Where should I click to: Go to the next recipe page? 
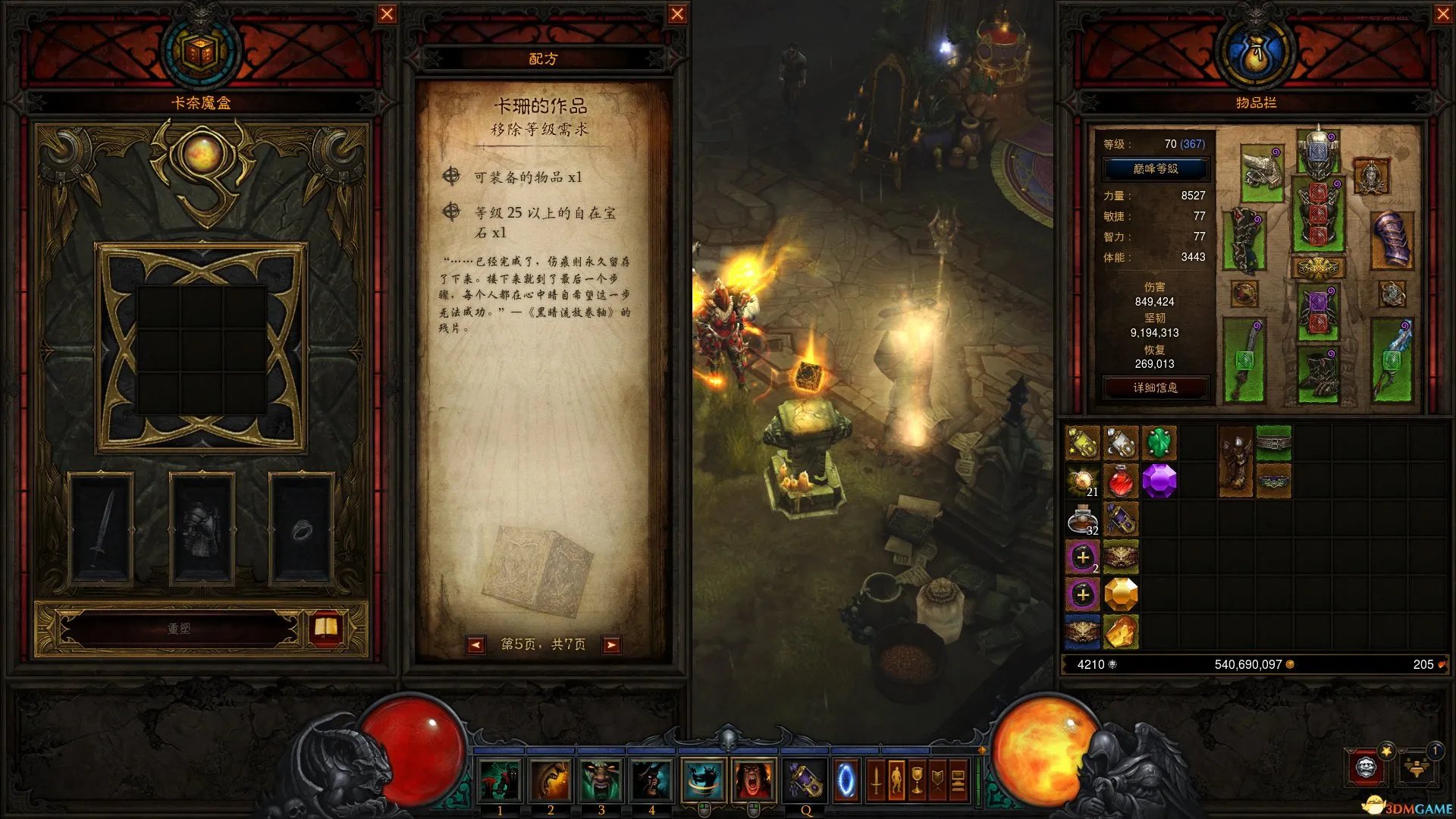tap(610, 645)
